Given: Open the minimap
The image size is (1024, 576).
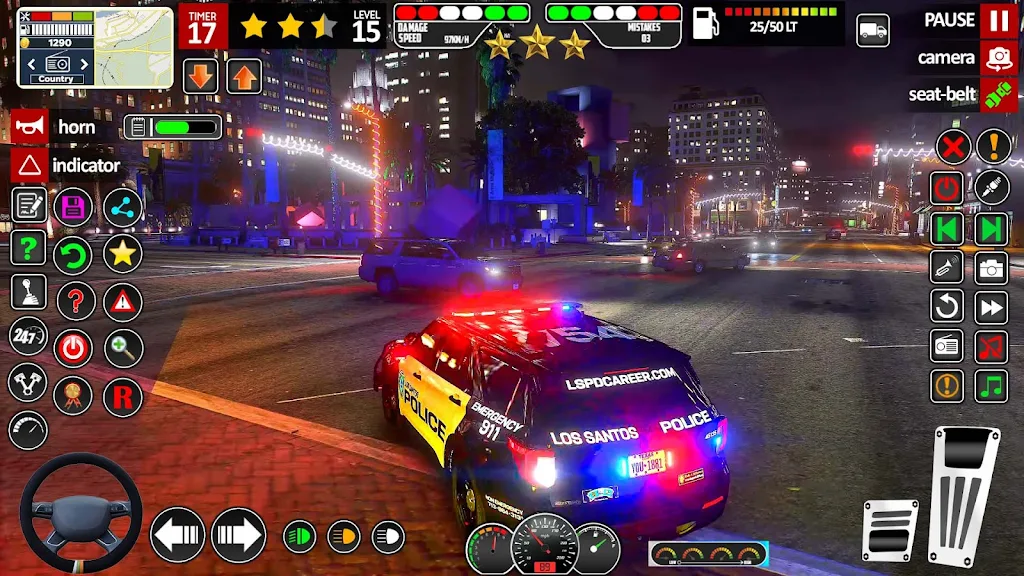Looking at the screenshot, I should (95, 48).
